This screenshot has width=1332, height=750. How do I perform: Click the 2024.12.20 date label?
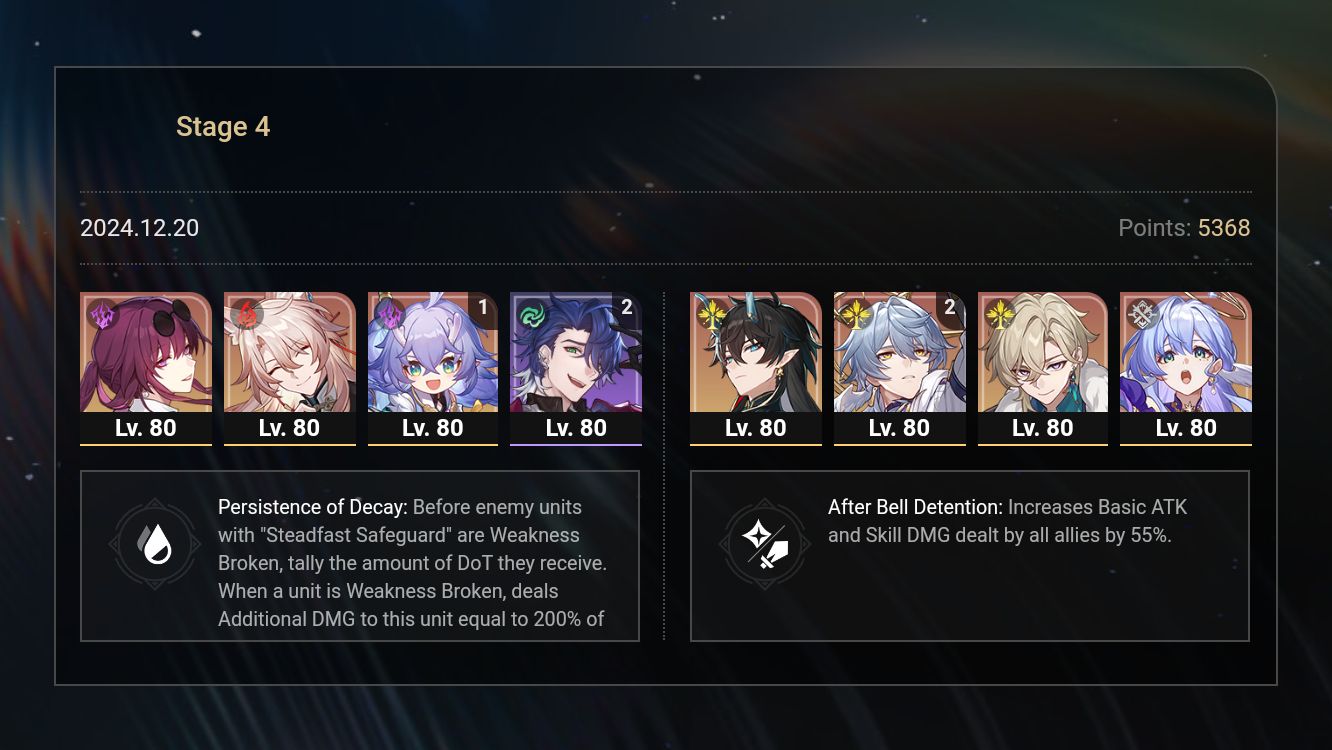pos(139,228)
